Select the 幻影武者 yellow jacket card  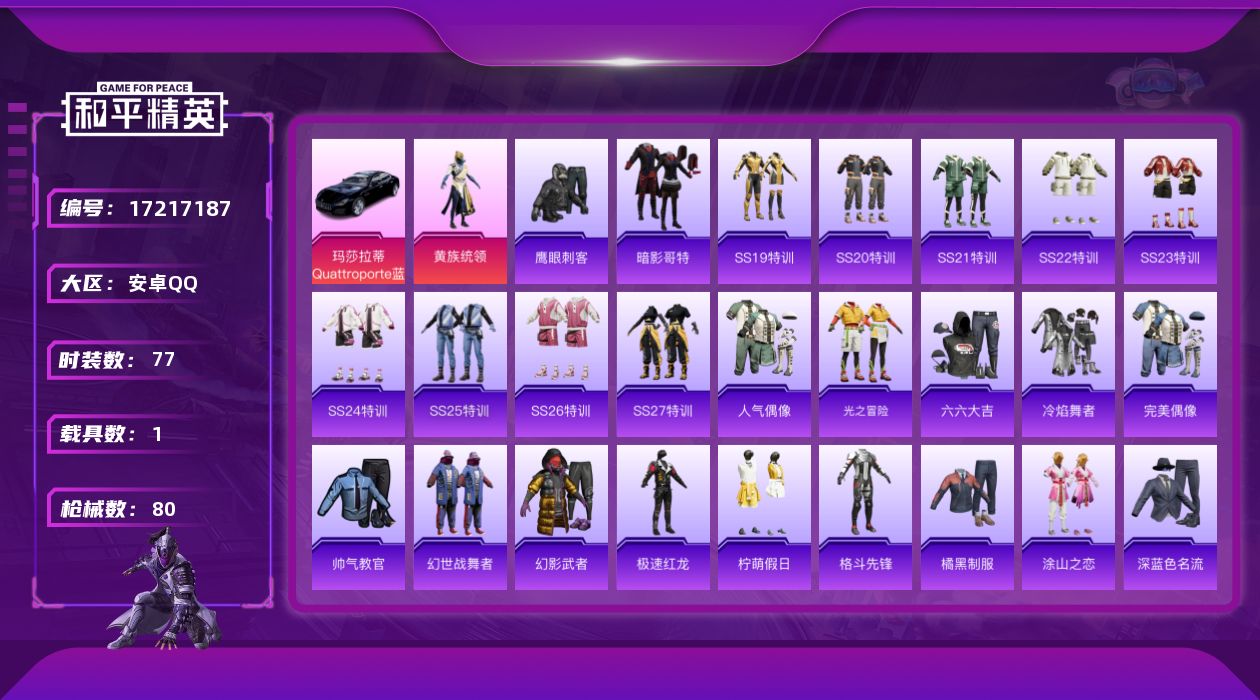click(x=561, y=517)
